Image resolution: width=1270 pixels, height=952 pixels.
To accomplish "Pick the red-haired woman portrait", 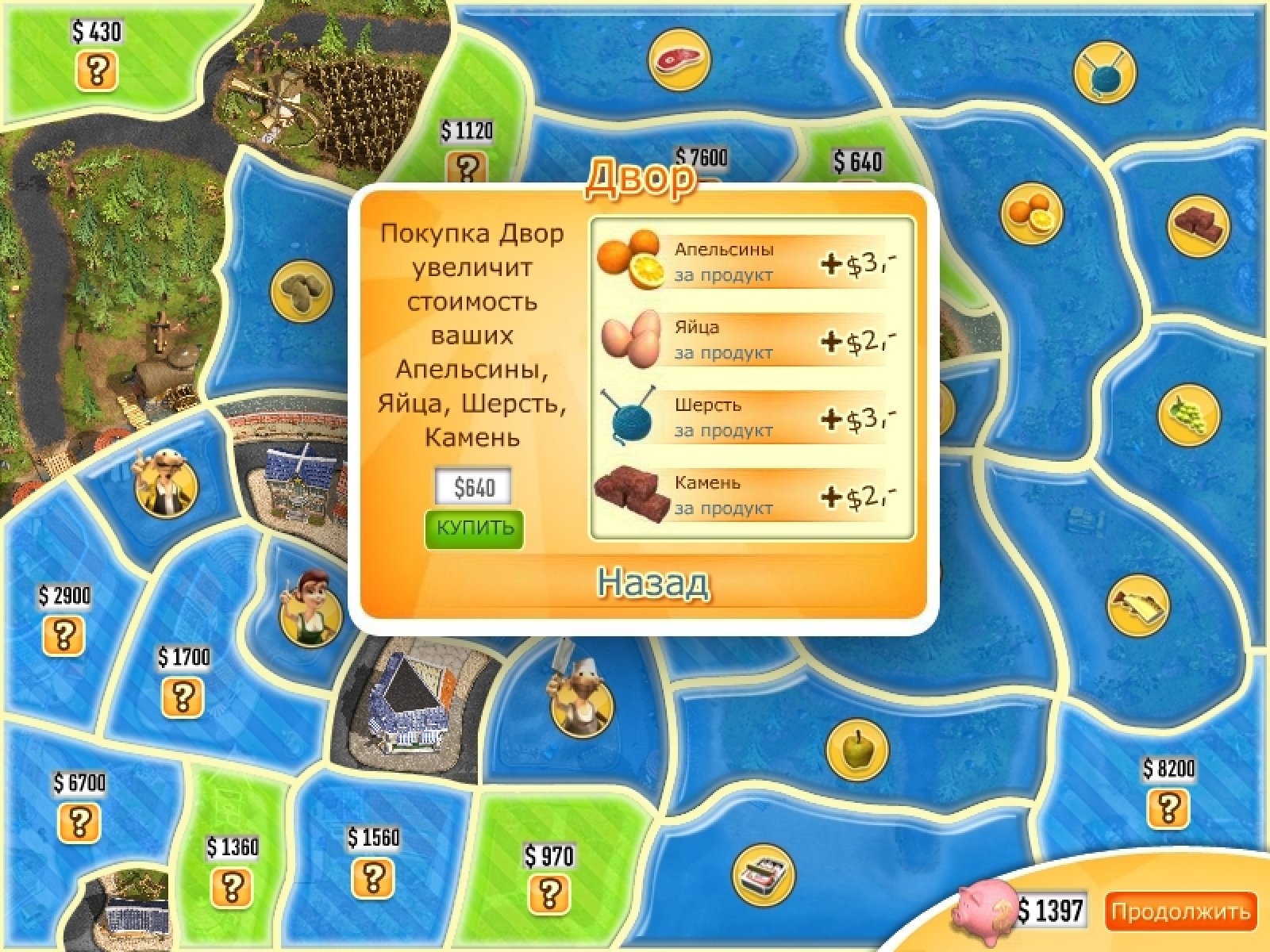I will (310, 613).
